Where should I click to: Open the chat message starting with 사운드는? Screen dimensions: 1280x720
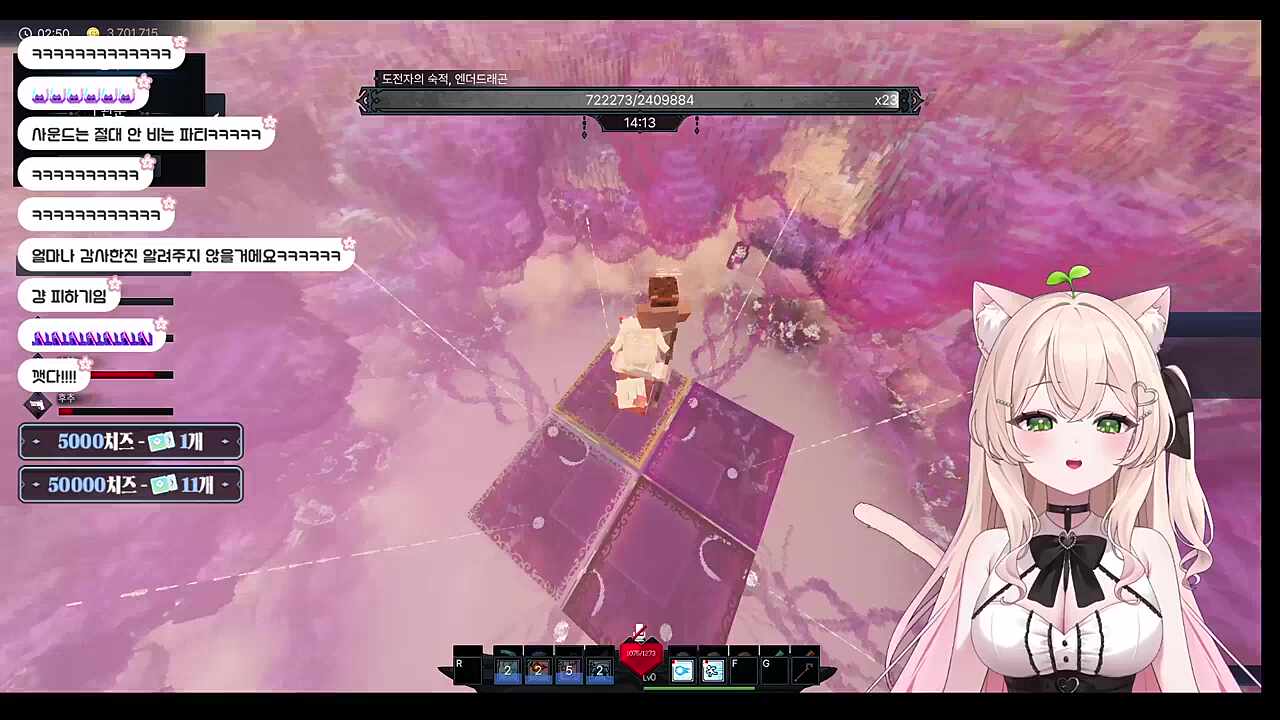(146, 134)
